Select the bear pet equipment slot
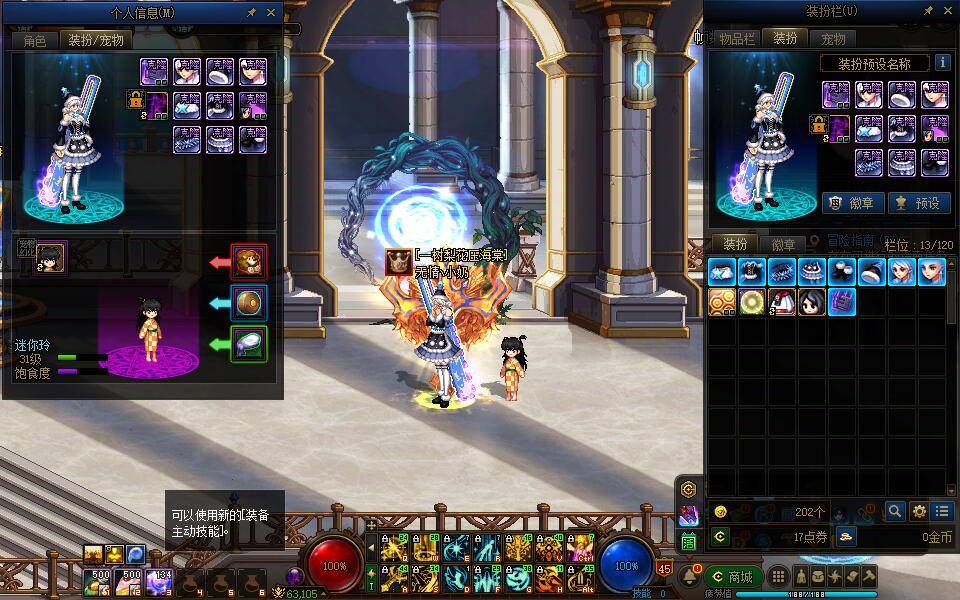Screen dimensions: 960x600 pos(249,262)
